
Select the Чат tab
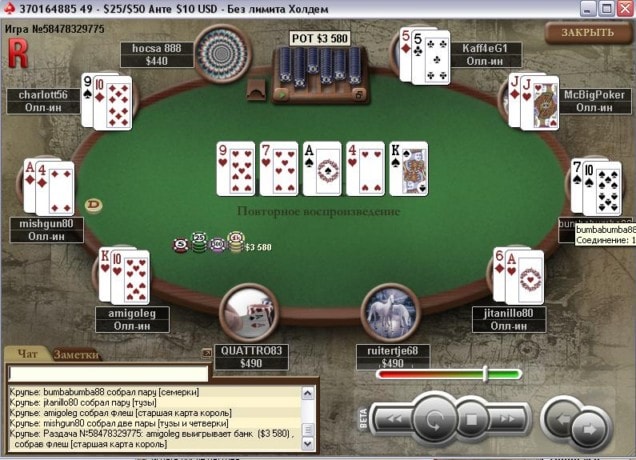(x=27, y=354)
